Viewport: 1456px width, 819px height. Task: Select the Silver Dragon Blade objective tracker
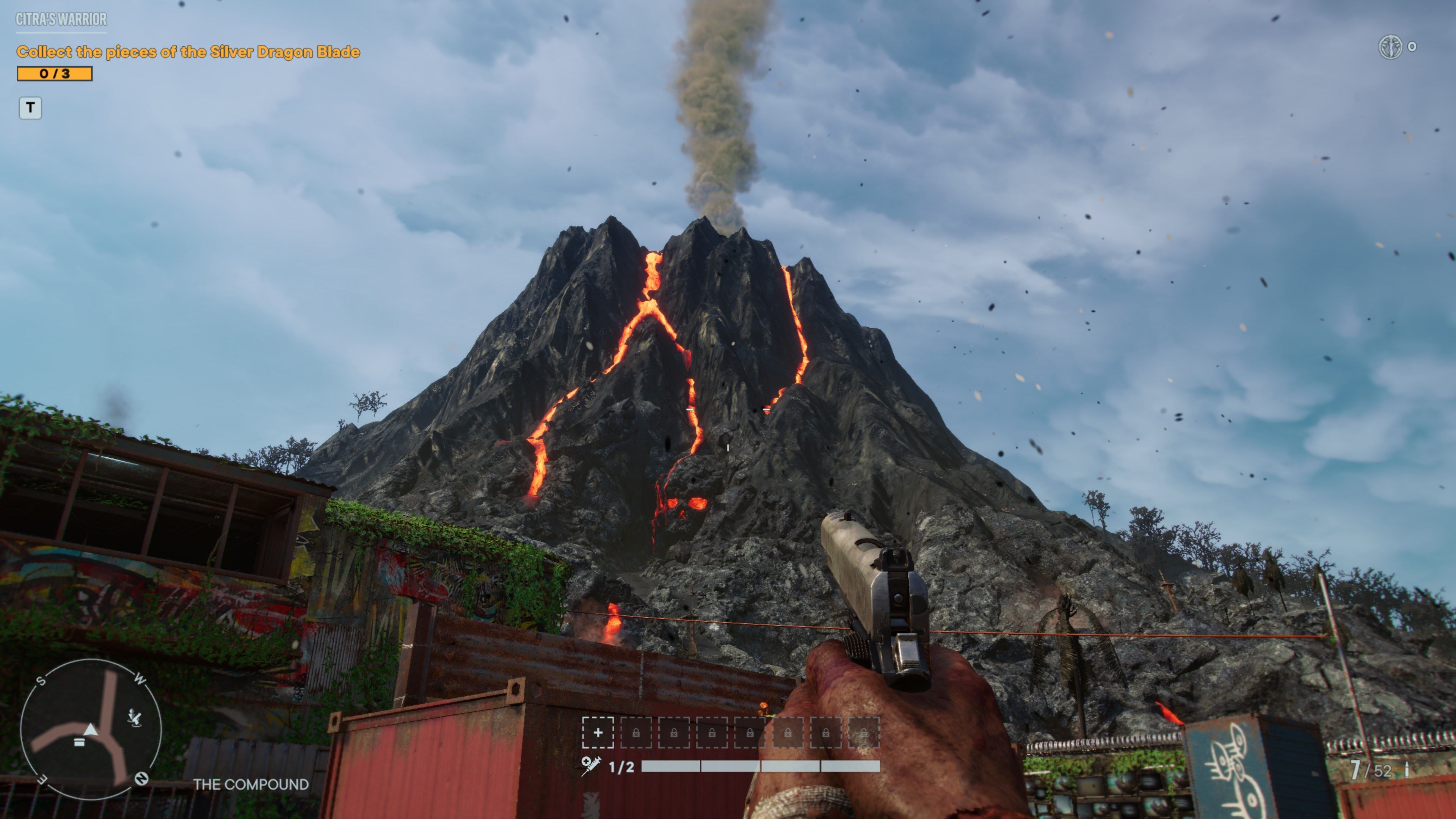188,52
